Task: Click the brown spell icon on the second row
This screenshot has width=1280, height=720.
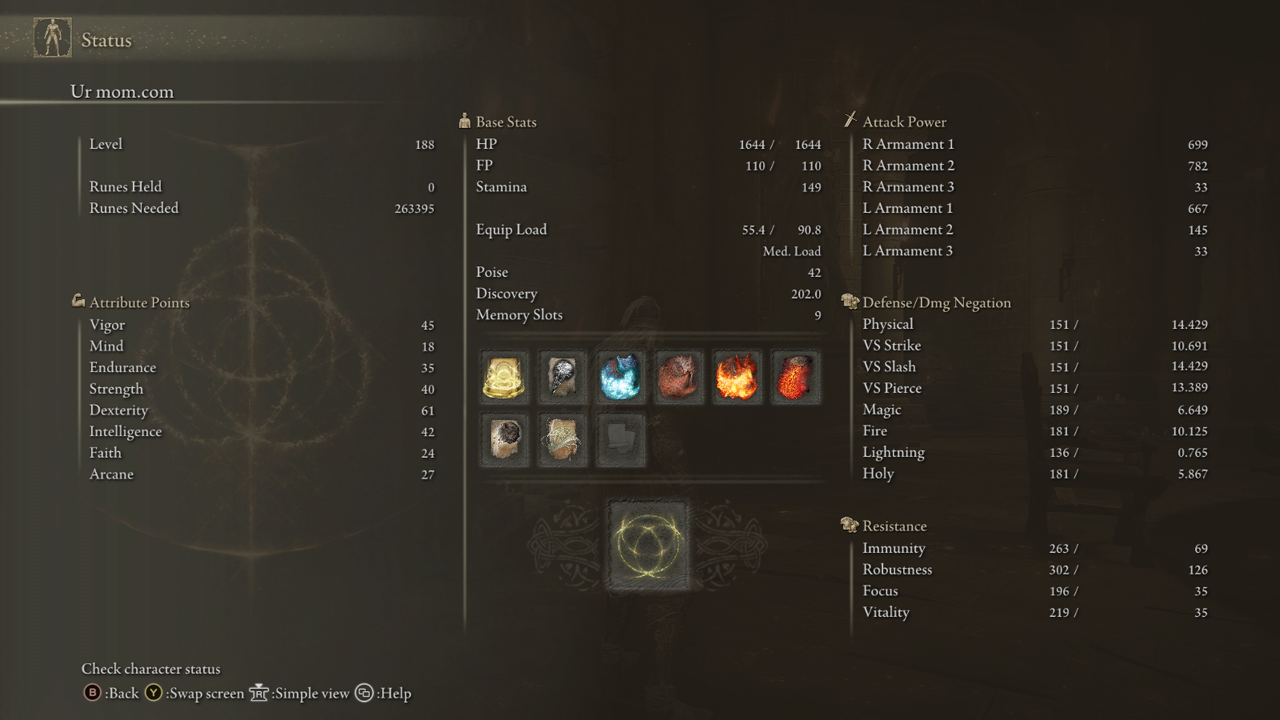Action: [503, 440]
